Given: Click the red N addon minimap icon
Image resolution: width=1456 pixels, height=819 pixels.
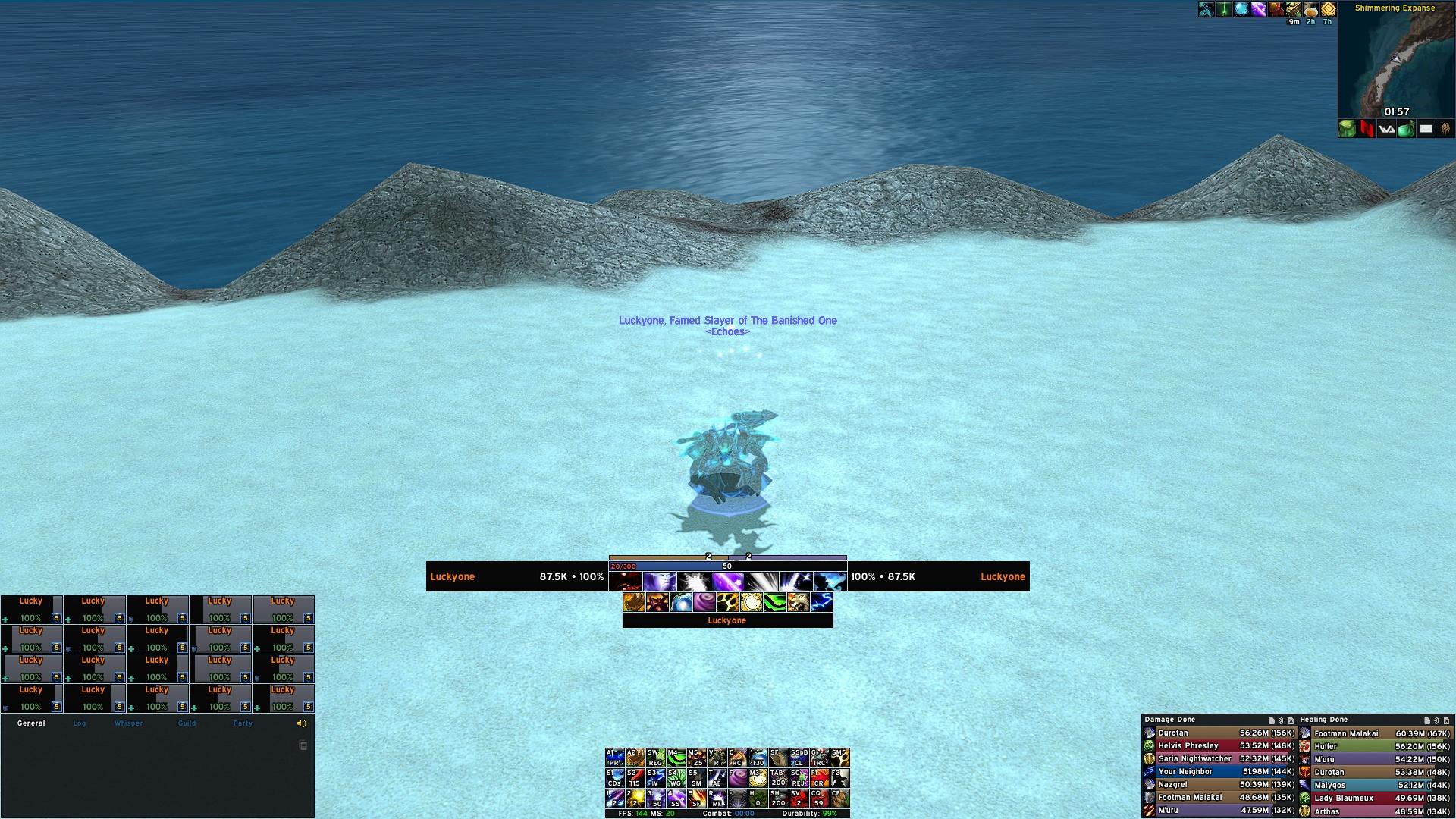Looking at the screenshot, I should 1367,129.
